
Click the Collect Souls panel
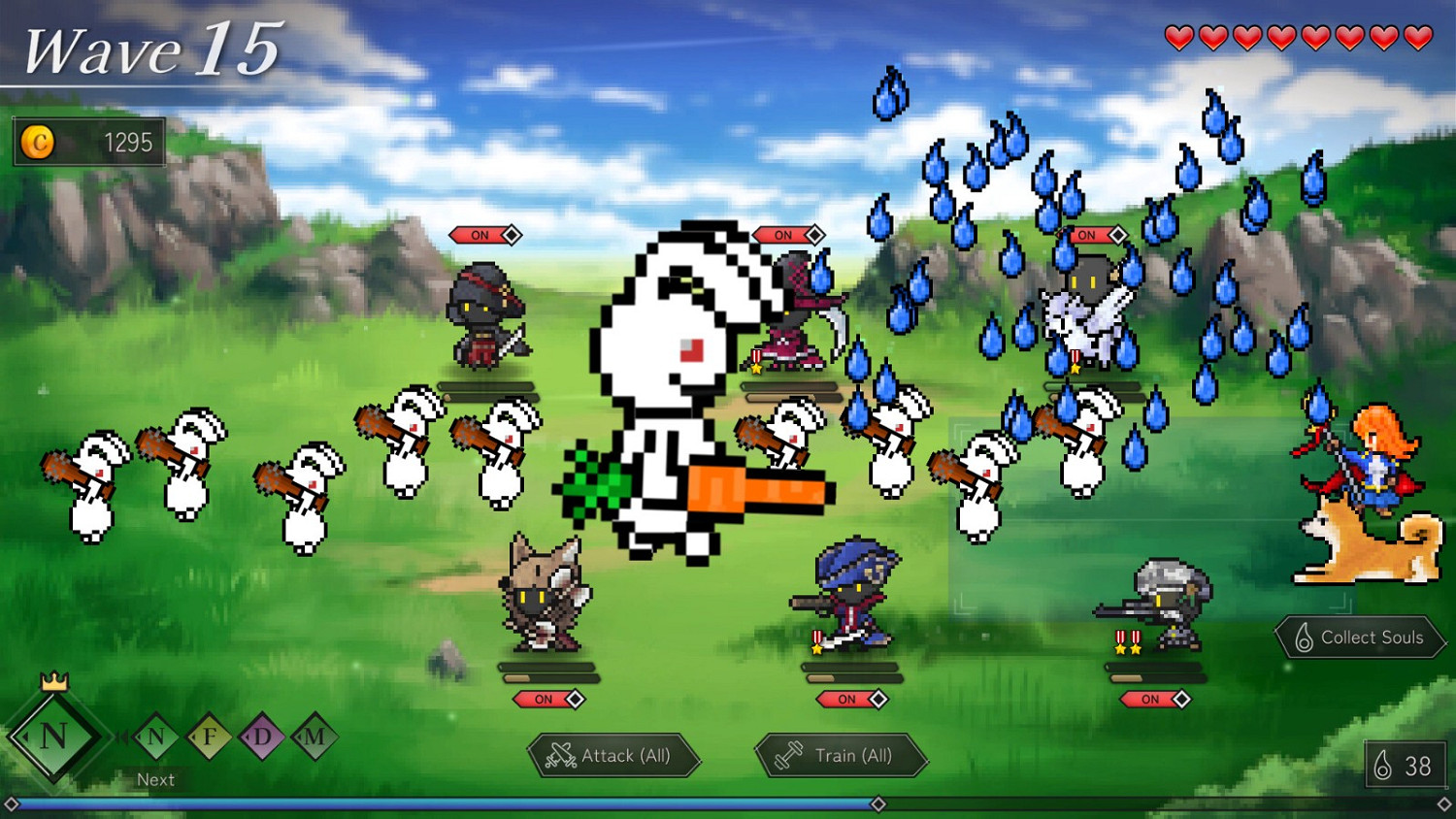pyautogui.click(x=1359, y=638)
